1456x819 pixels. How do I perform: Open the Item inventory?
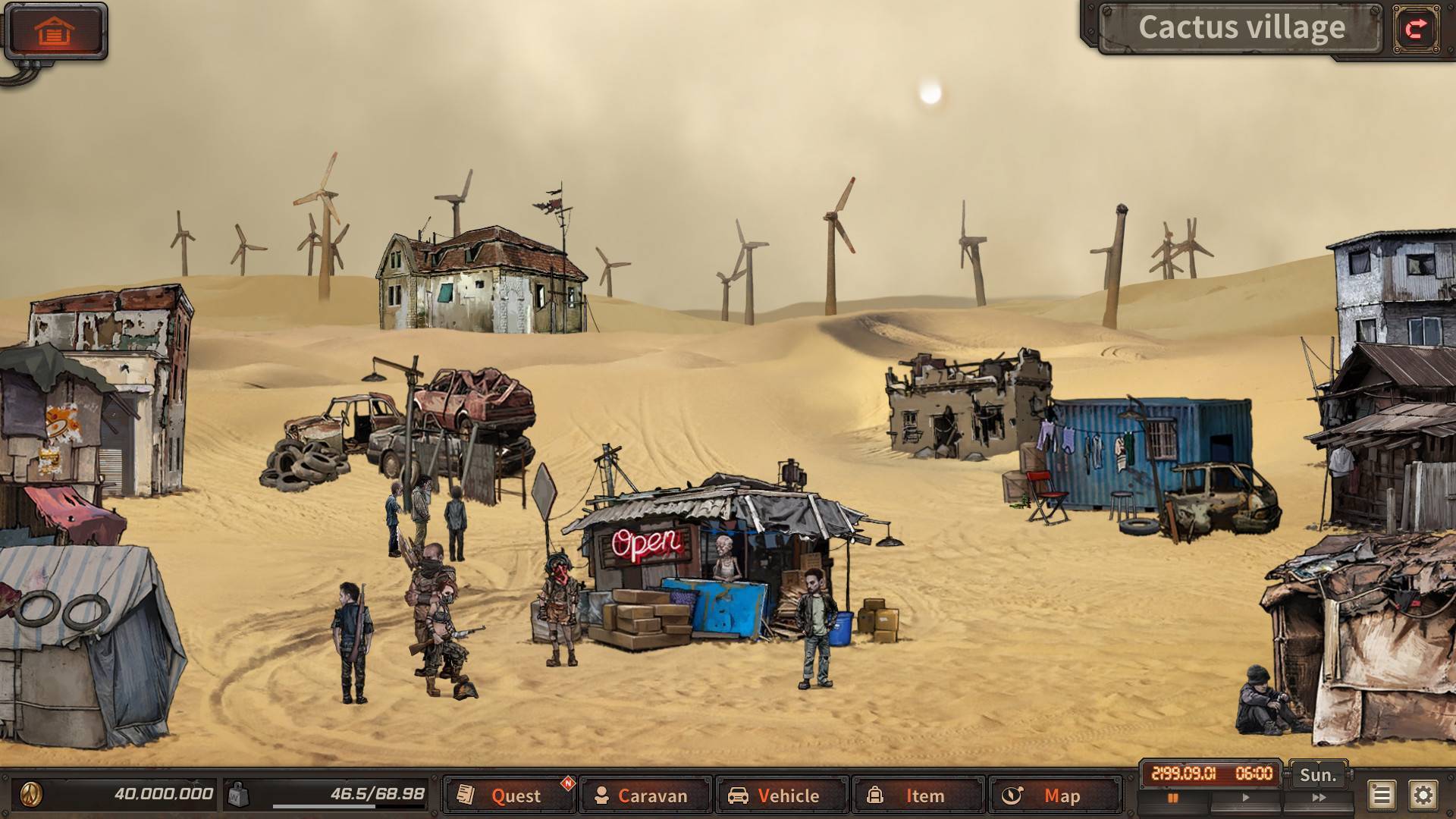[x=918, y=795]
